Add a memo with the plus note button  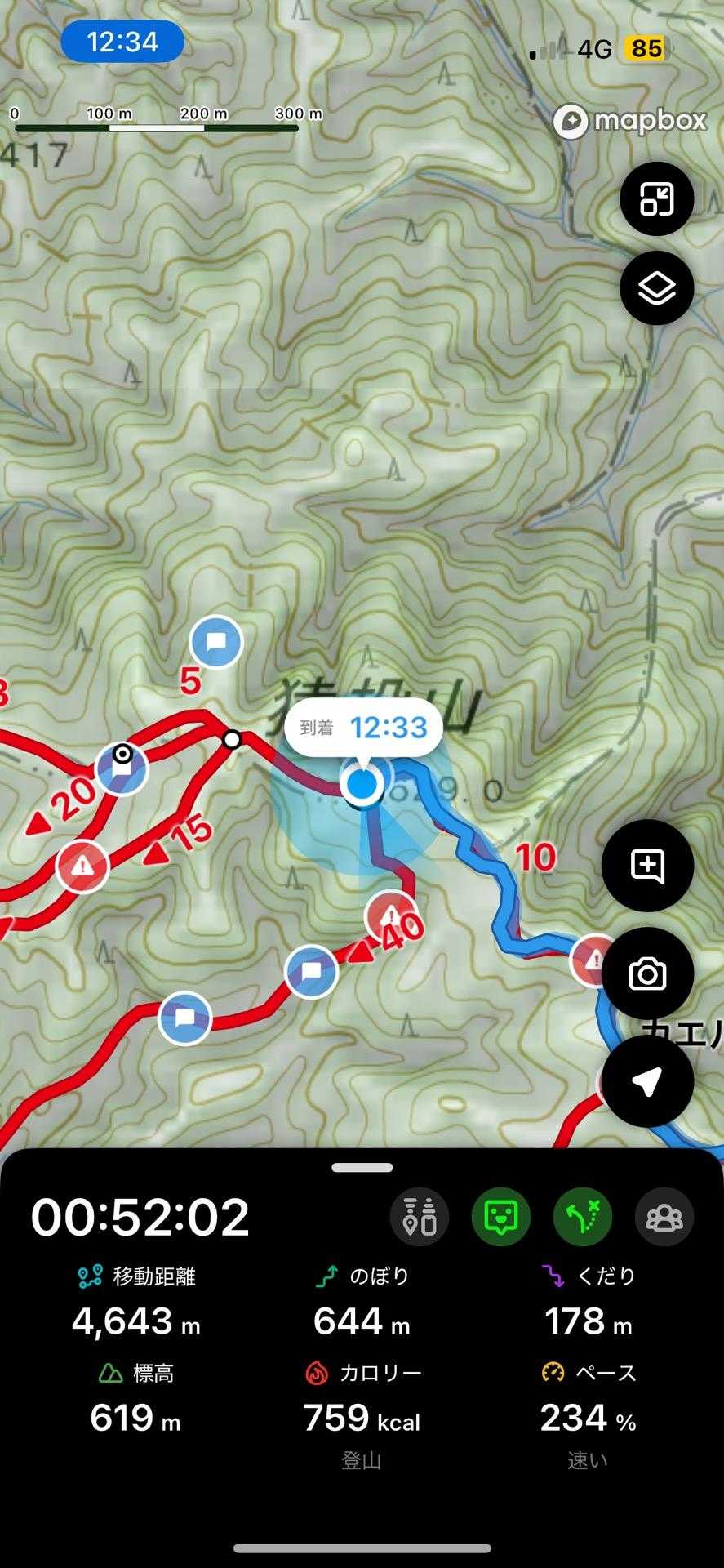pyautogui.click(x=647, y=865)
